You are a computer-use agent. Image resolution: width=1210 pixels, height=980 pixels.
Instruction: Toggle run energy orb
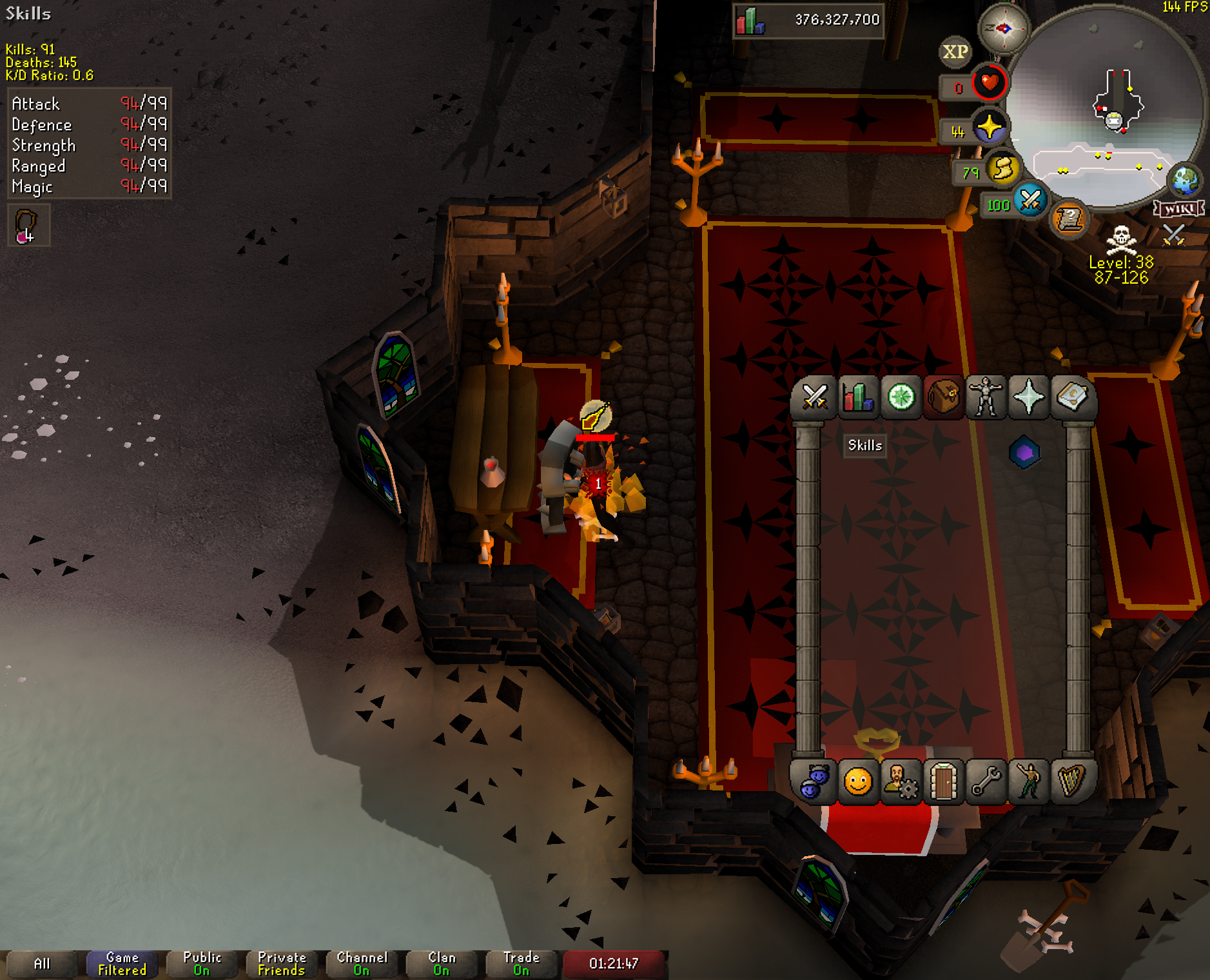(1002, 170)
